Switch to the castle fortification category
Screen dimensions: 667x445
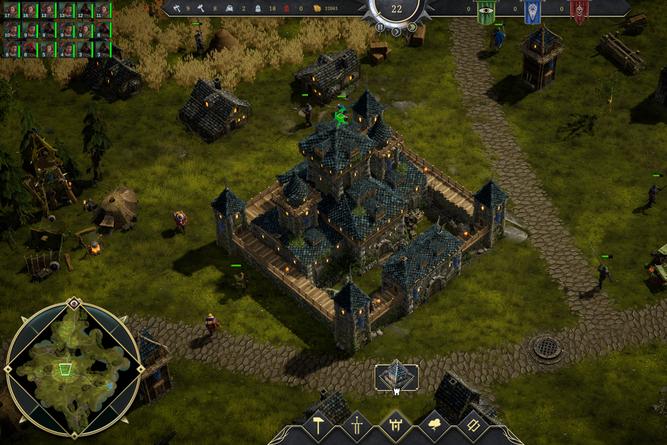pos(395,426)
